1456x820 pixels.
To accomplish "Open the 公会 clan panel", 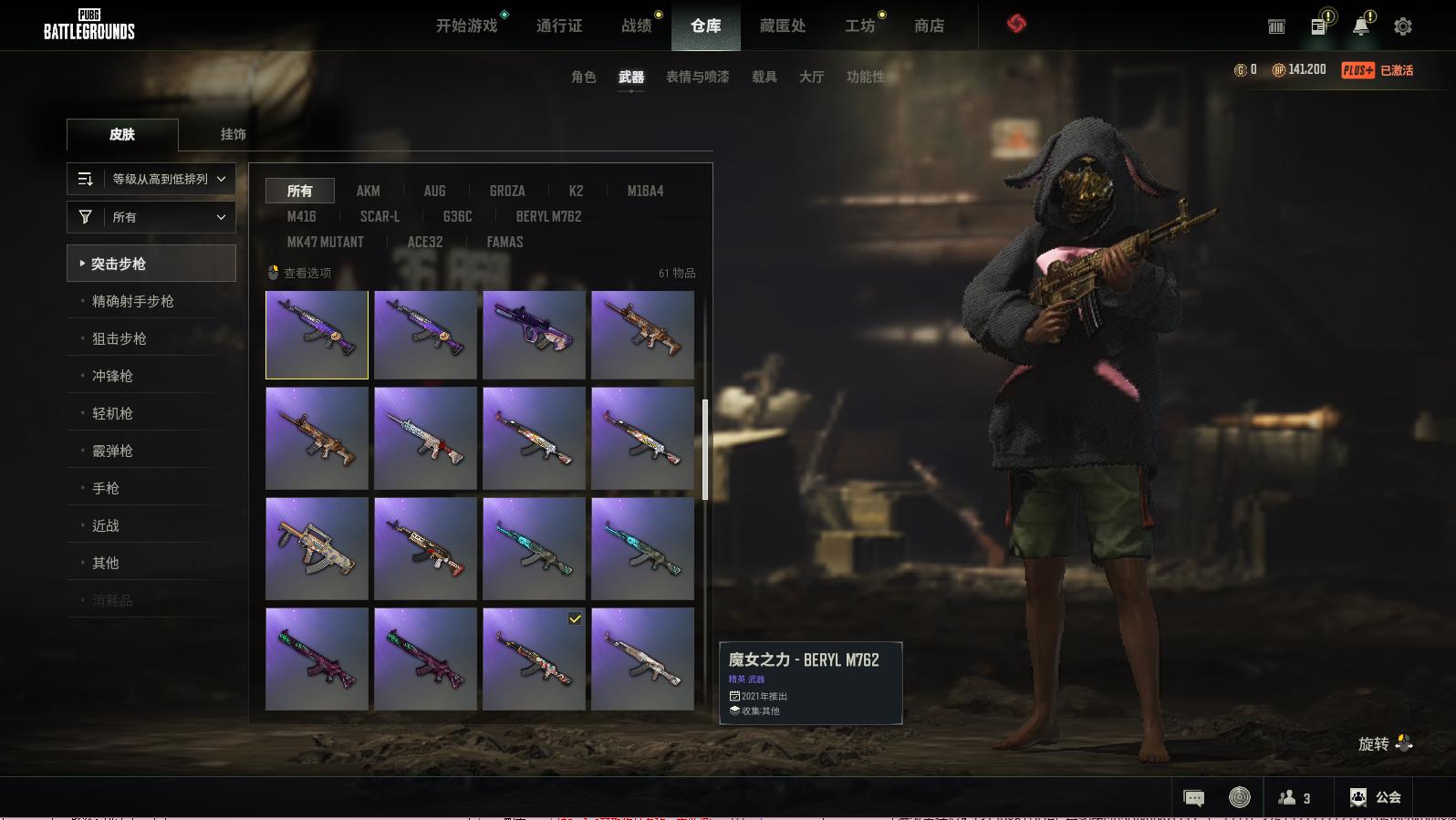I will click(x=1375, y=797).
